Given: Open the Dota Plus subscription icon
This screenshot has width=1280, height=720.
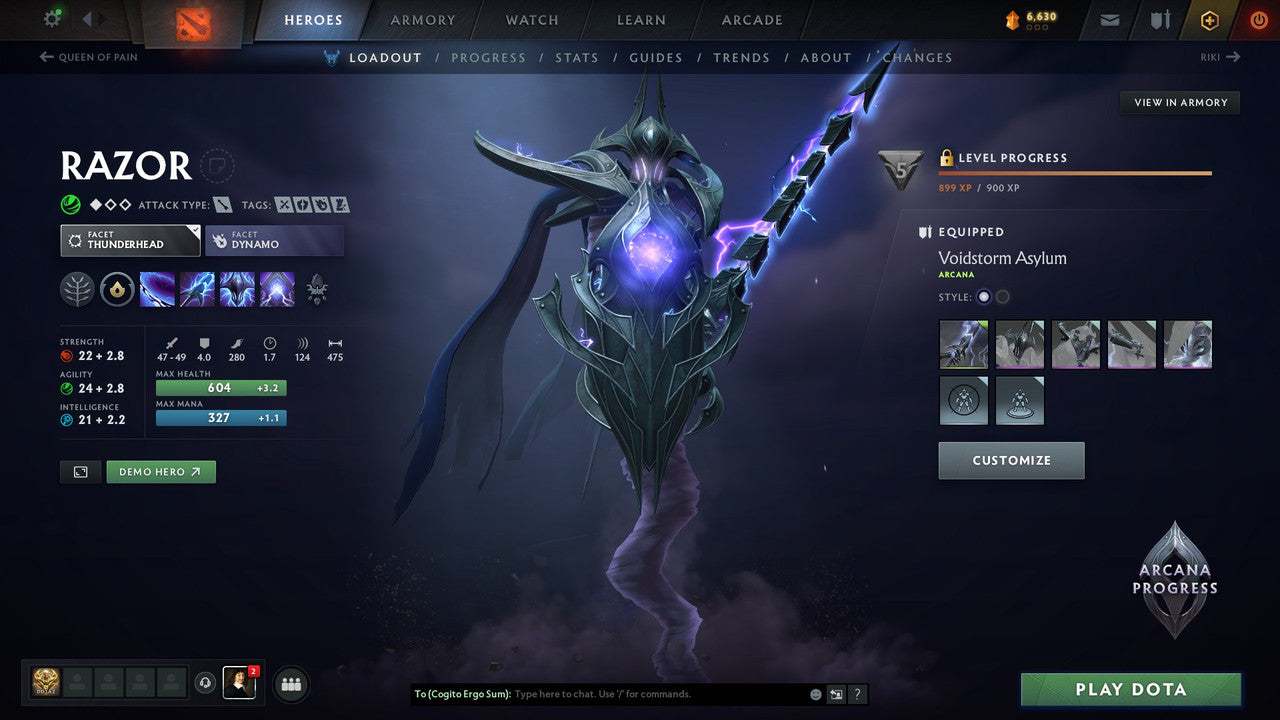Looking at the screenshot, I should point(1209,19).
